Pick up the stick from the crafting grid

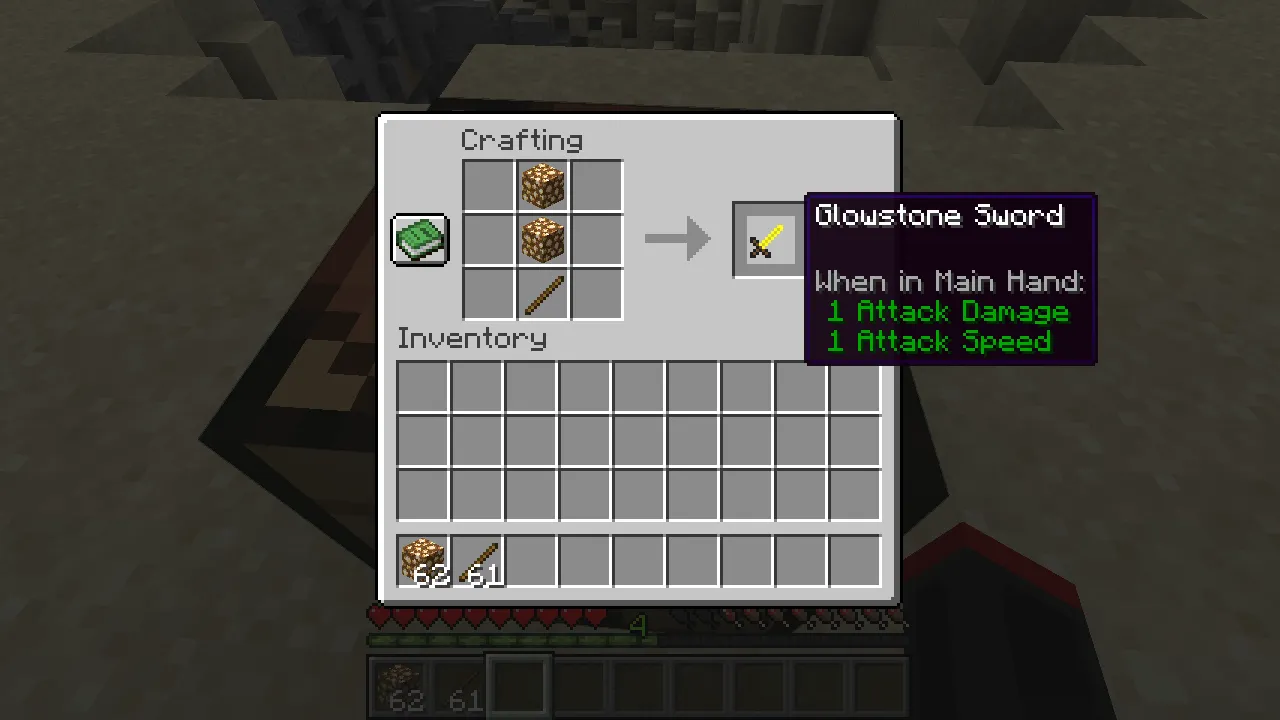pos(542,293)
